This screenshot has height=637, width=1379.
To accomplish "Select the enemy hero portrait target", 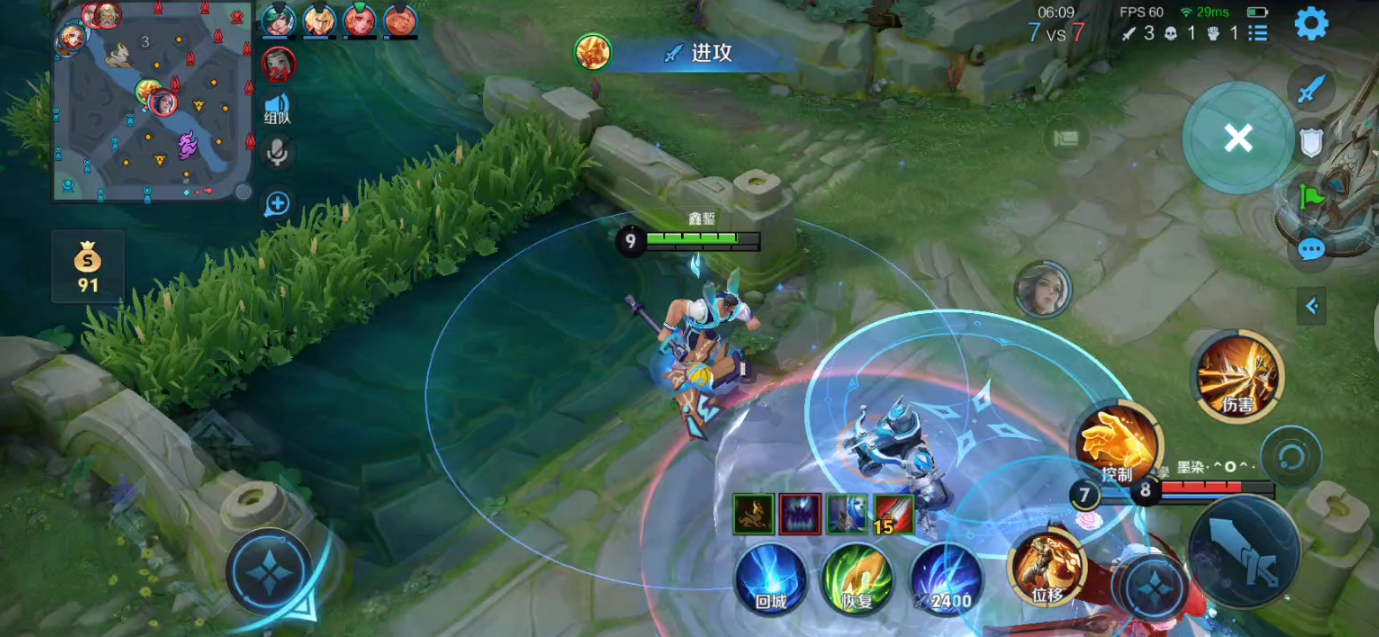I will 1042,290.
